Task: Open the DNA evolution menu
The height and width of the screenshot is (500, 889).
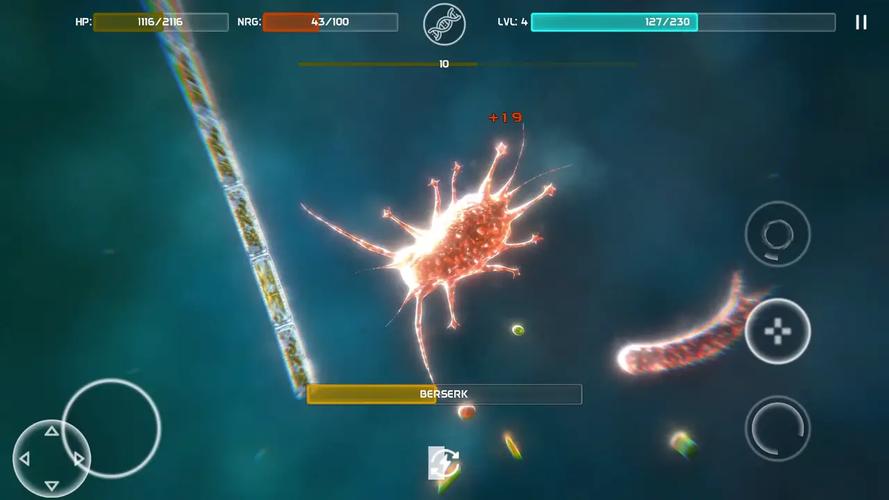Action: [x=444, y=23]
